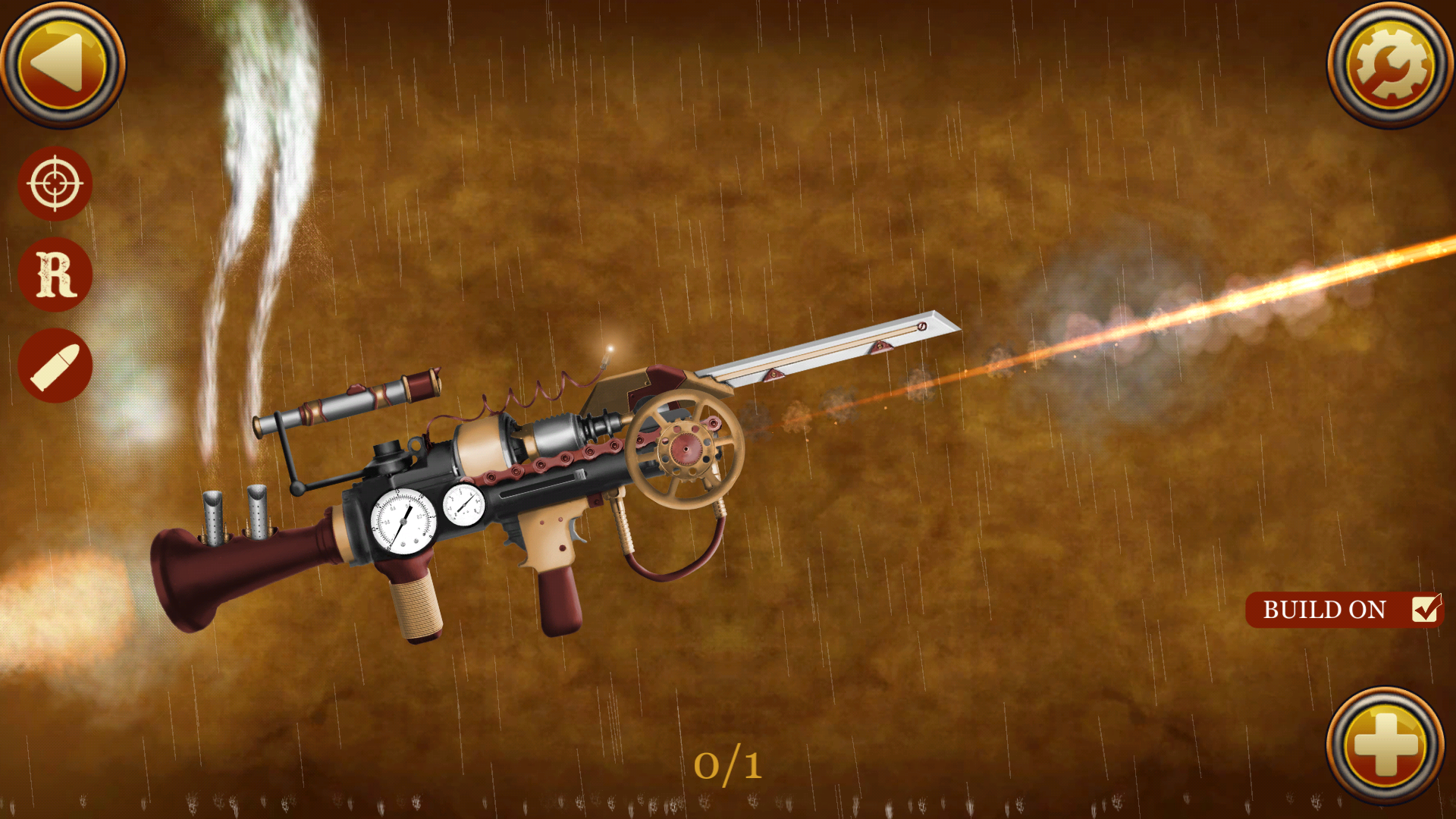This screenshot has width=1456, height=819.
Task: Click the back arrow to return
Action: pos(64,64)
